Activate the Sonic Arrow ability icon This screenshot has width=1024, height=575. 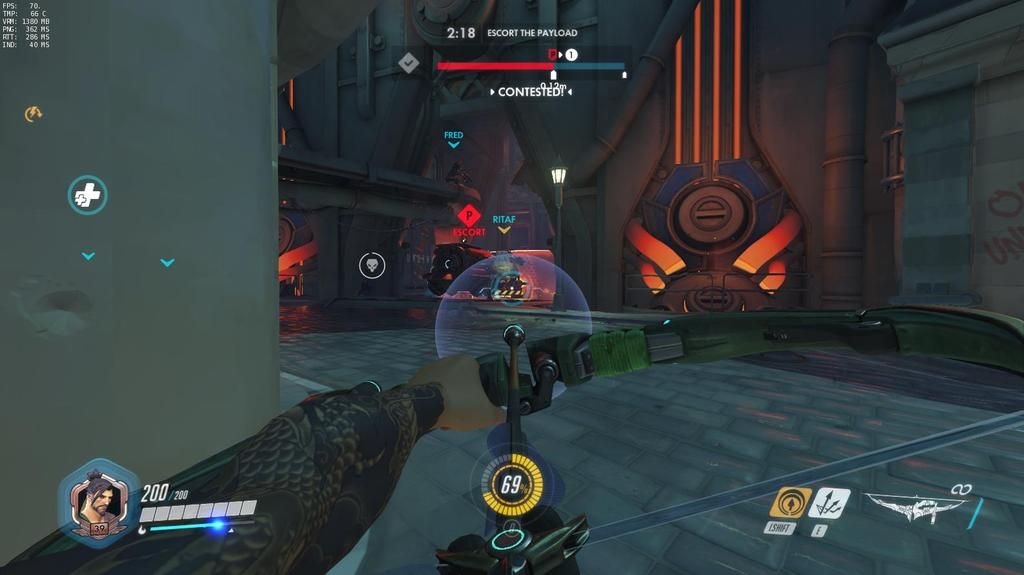[790, 502]
